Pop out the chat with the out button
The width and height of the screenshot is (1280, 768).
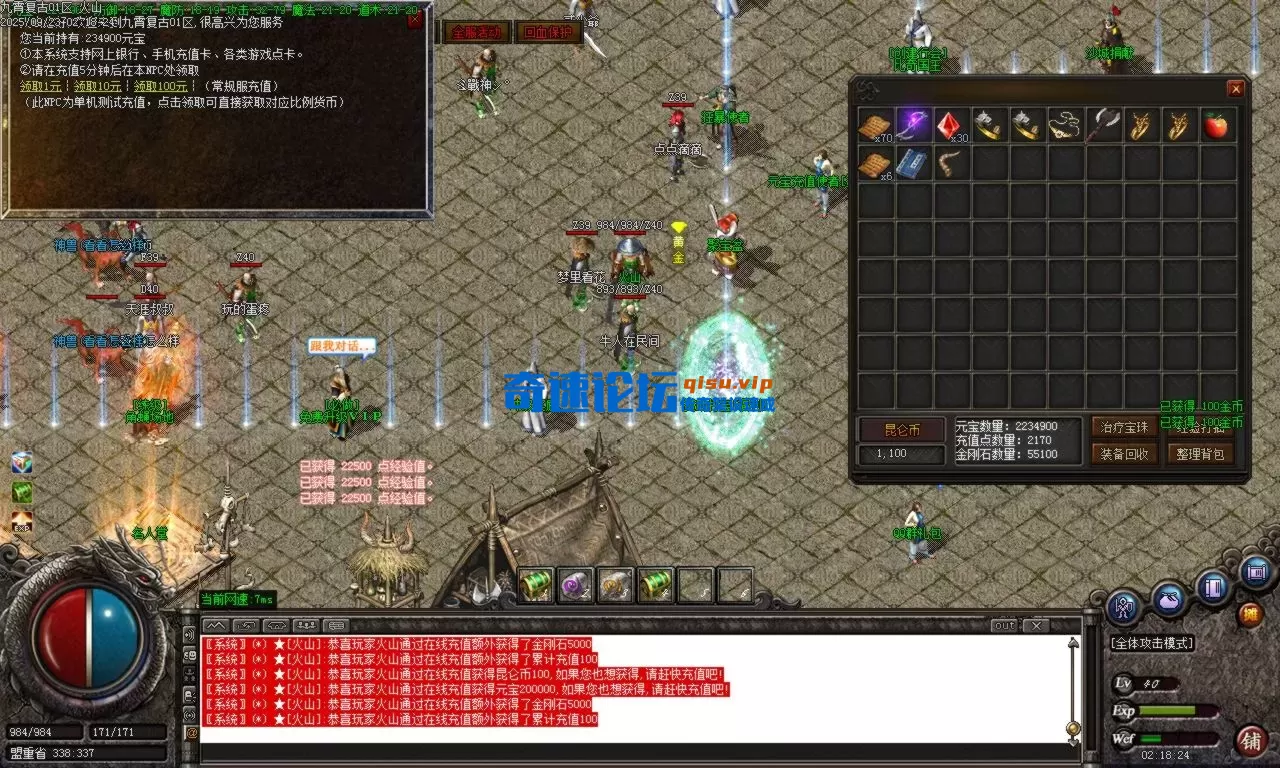pyautogui.click(x=1003, y=626)
